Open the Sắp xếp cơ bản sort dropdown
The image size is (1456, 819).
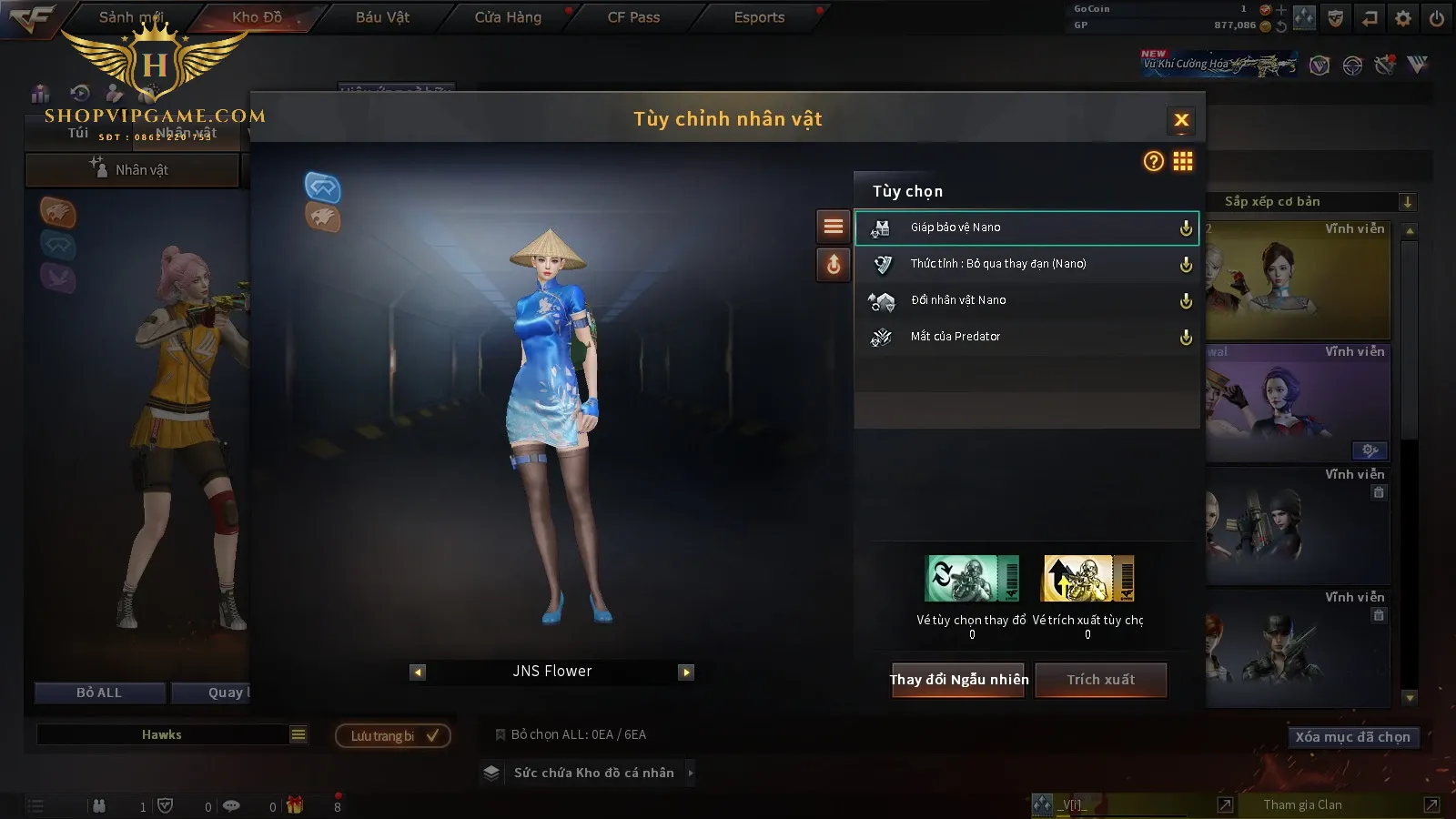pos(1310,202)
